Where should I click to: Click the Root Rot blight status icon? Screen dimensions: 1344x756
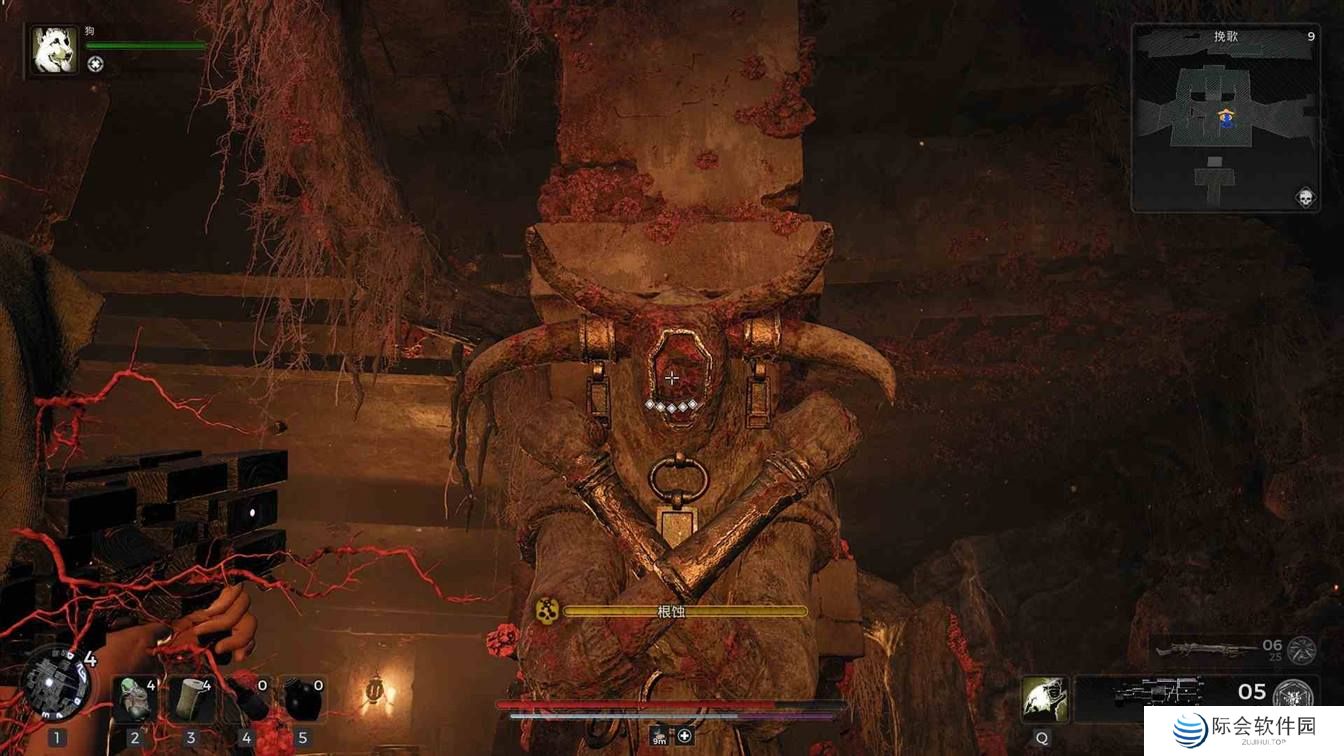click(546, 611)
